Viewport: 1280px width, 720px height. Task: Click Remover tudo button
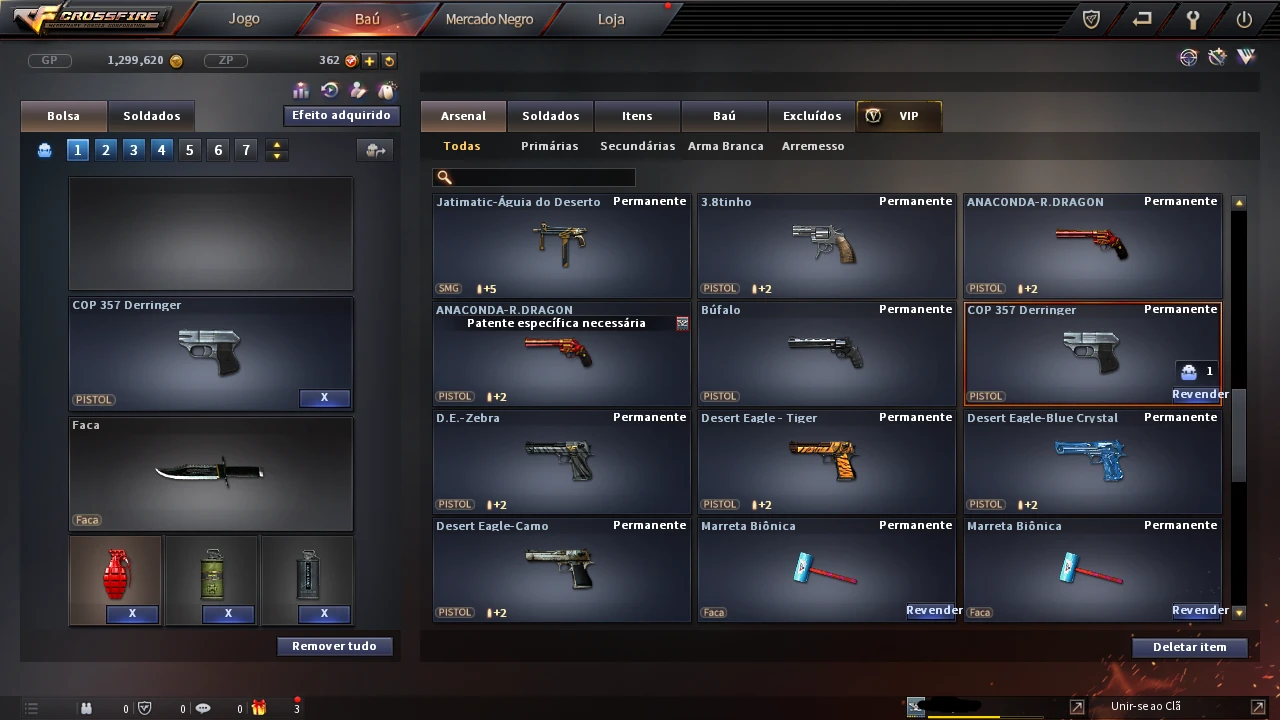coord(334,646)
